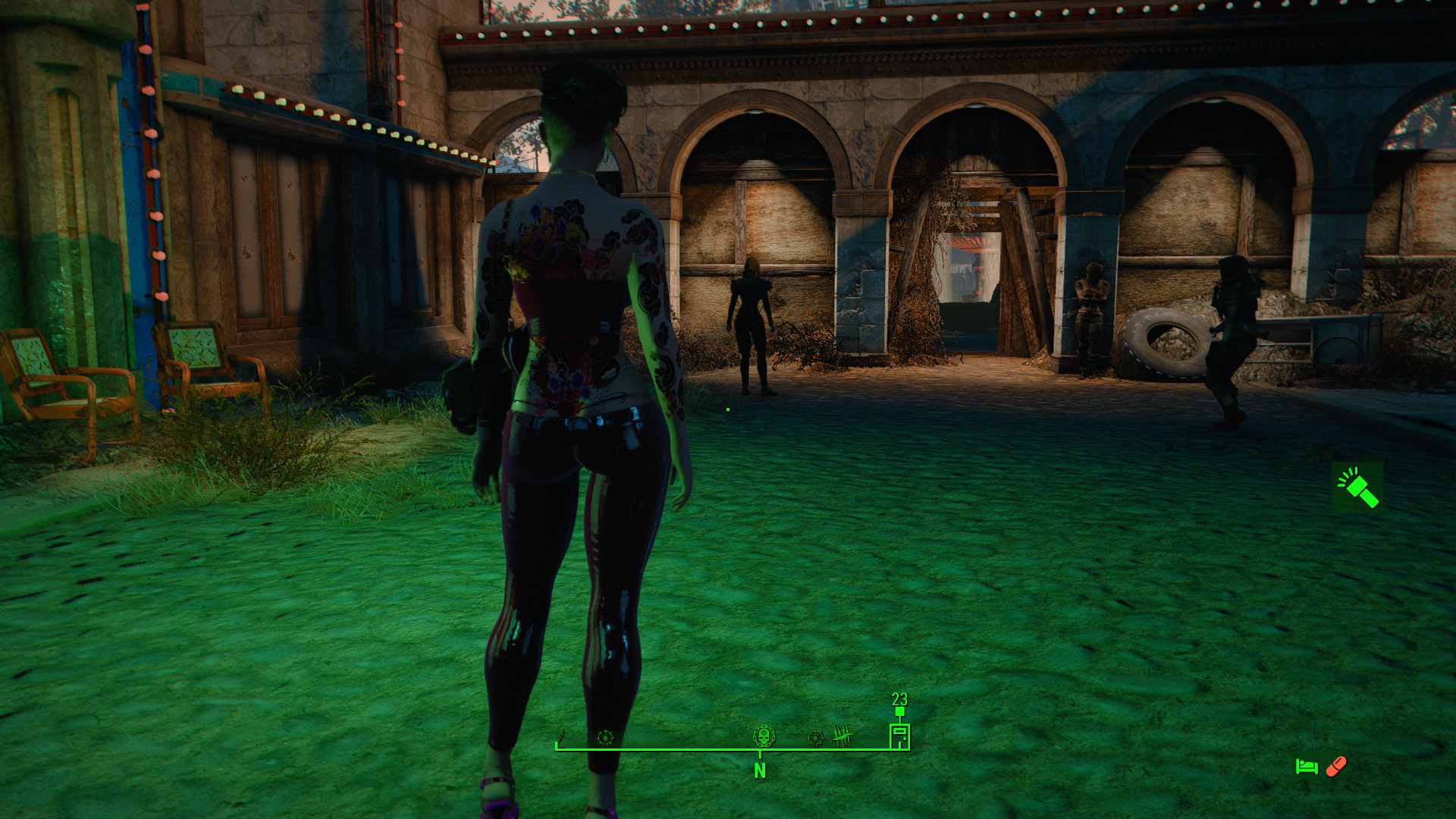Click the N compass direction label
This screenshot has width=1456, height=819.
click(758, 772)
